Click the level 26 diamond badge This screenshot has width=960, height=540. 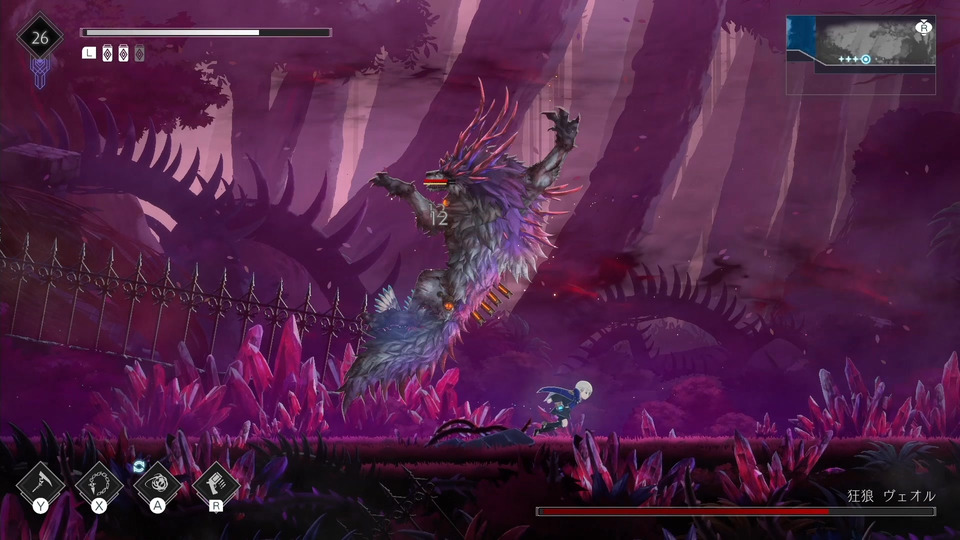pos(40,39)
